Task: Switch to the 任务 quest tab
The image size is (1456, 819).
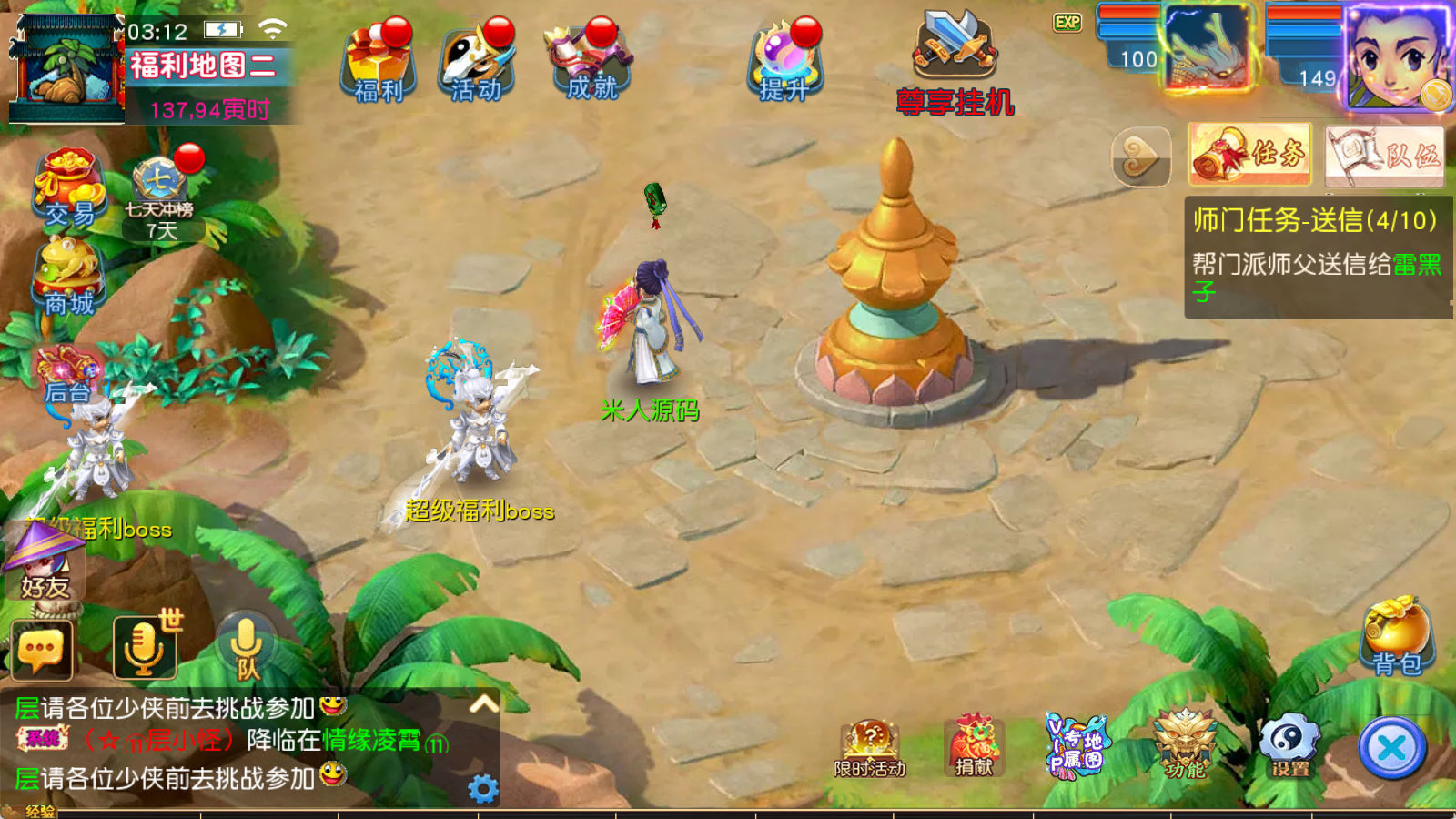Action: coord(1249,155)
